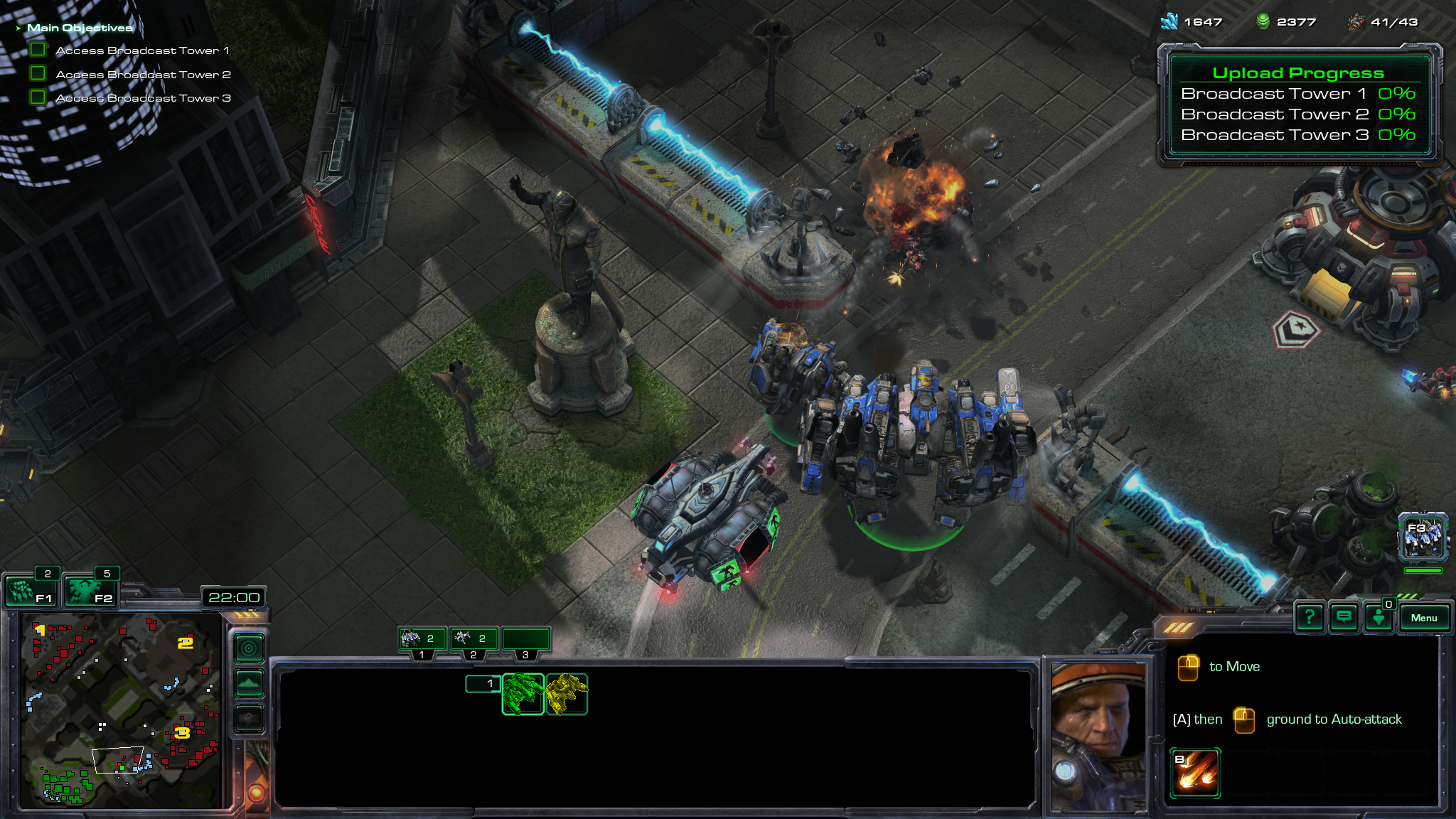Select the yellow damaged unit wireframe

[567, 694]
